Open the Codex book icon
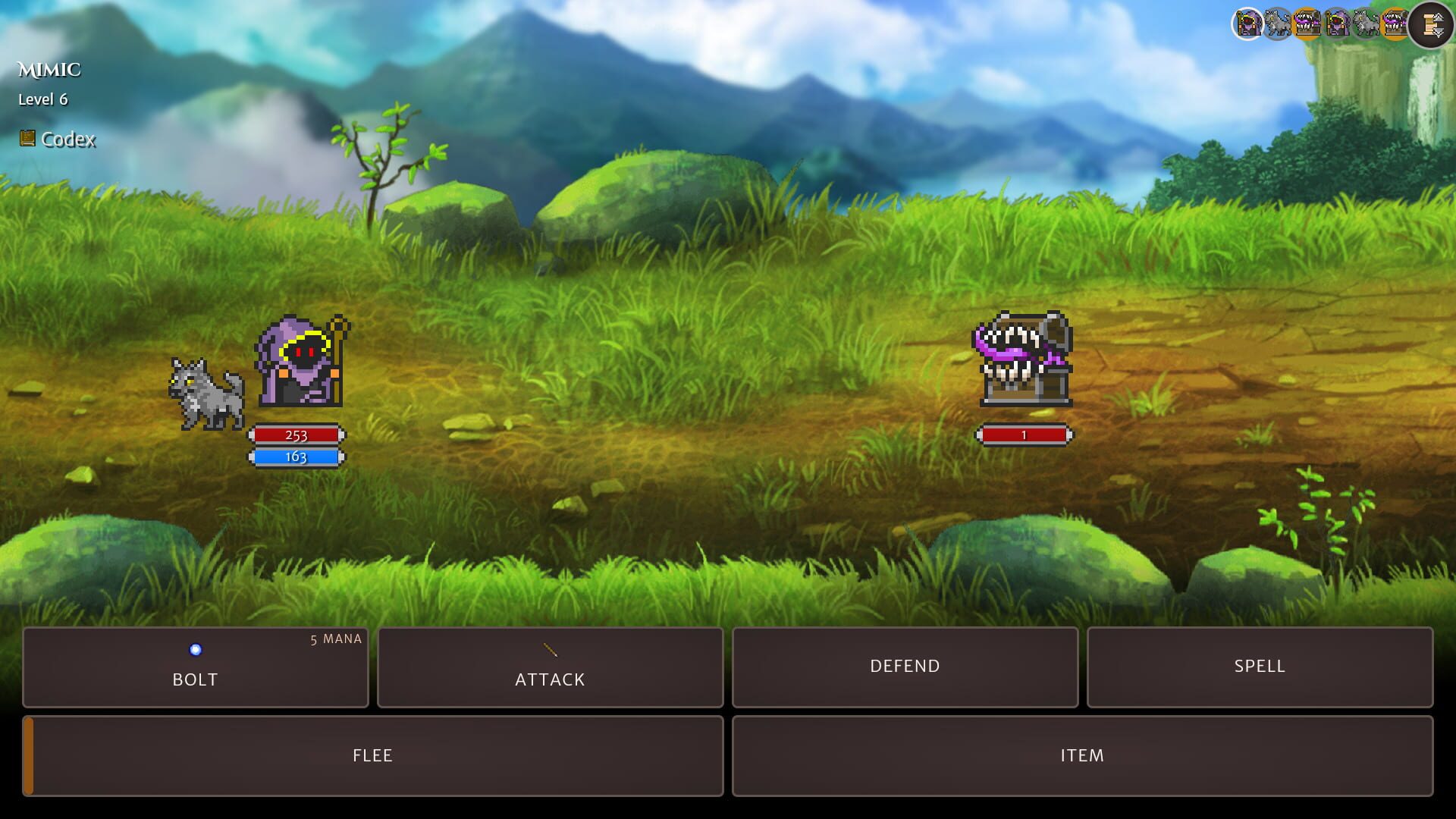 click(28, 140)
